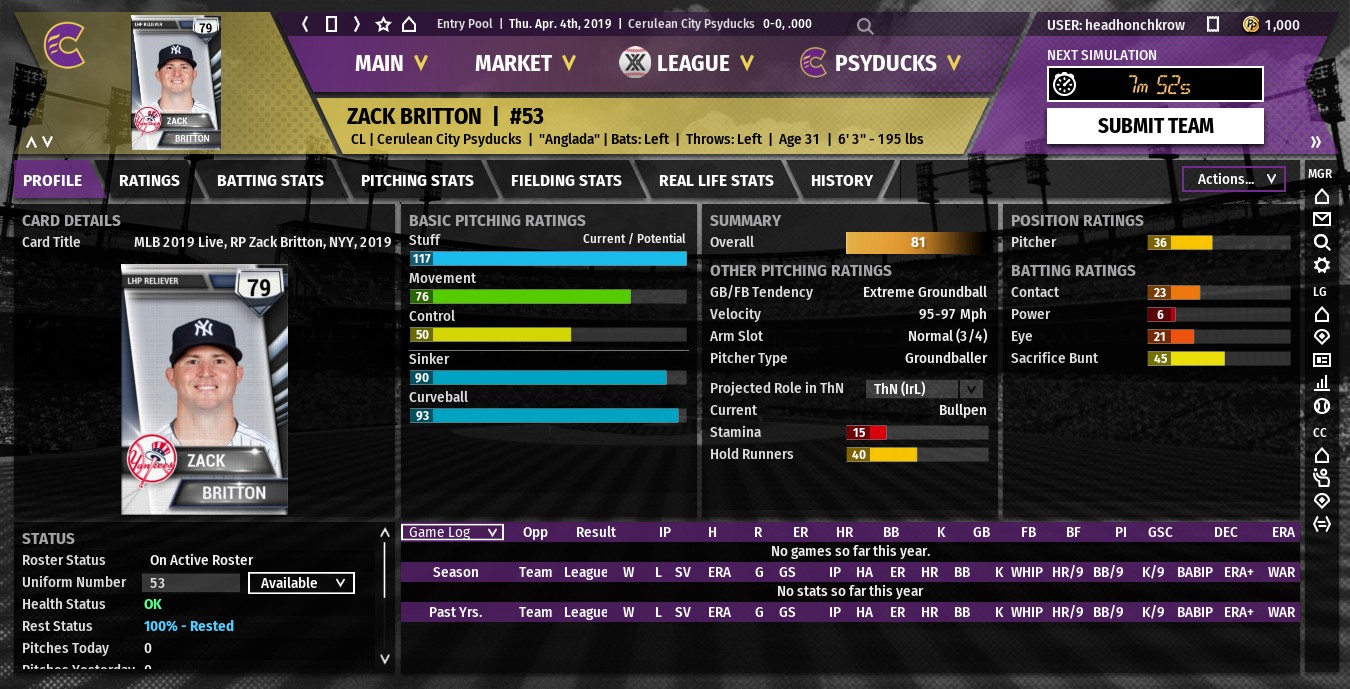
Task: Click the home icon in top bar
Action: click(409, 24)
